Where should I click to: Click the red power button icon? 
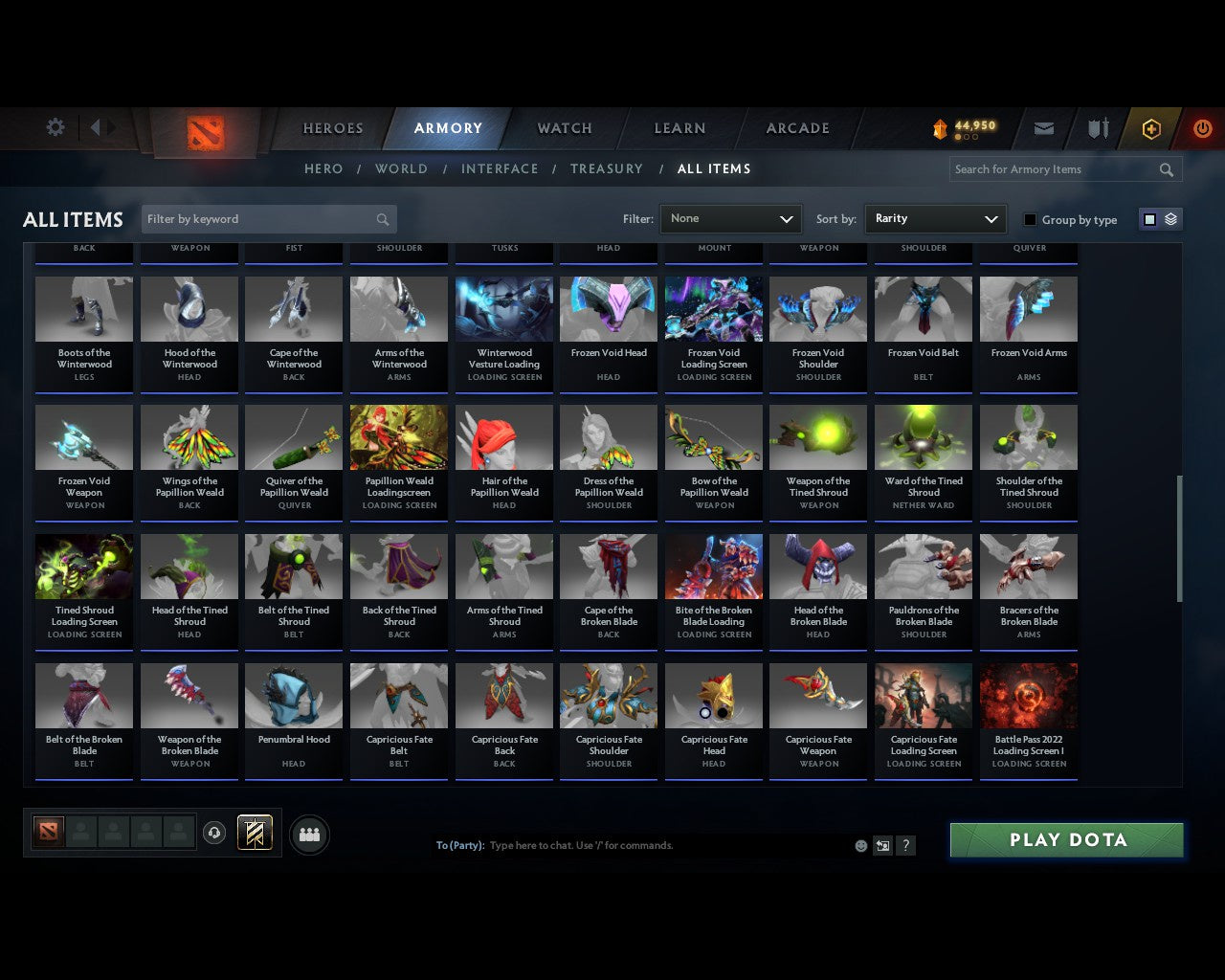[1202, 127]
